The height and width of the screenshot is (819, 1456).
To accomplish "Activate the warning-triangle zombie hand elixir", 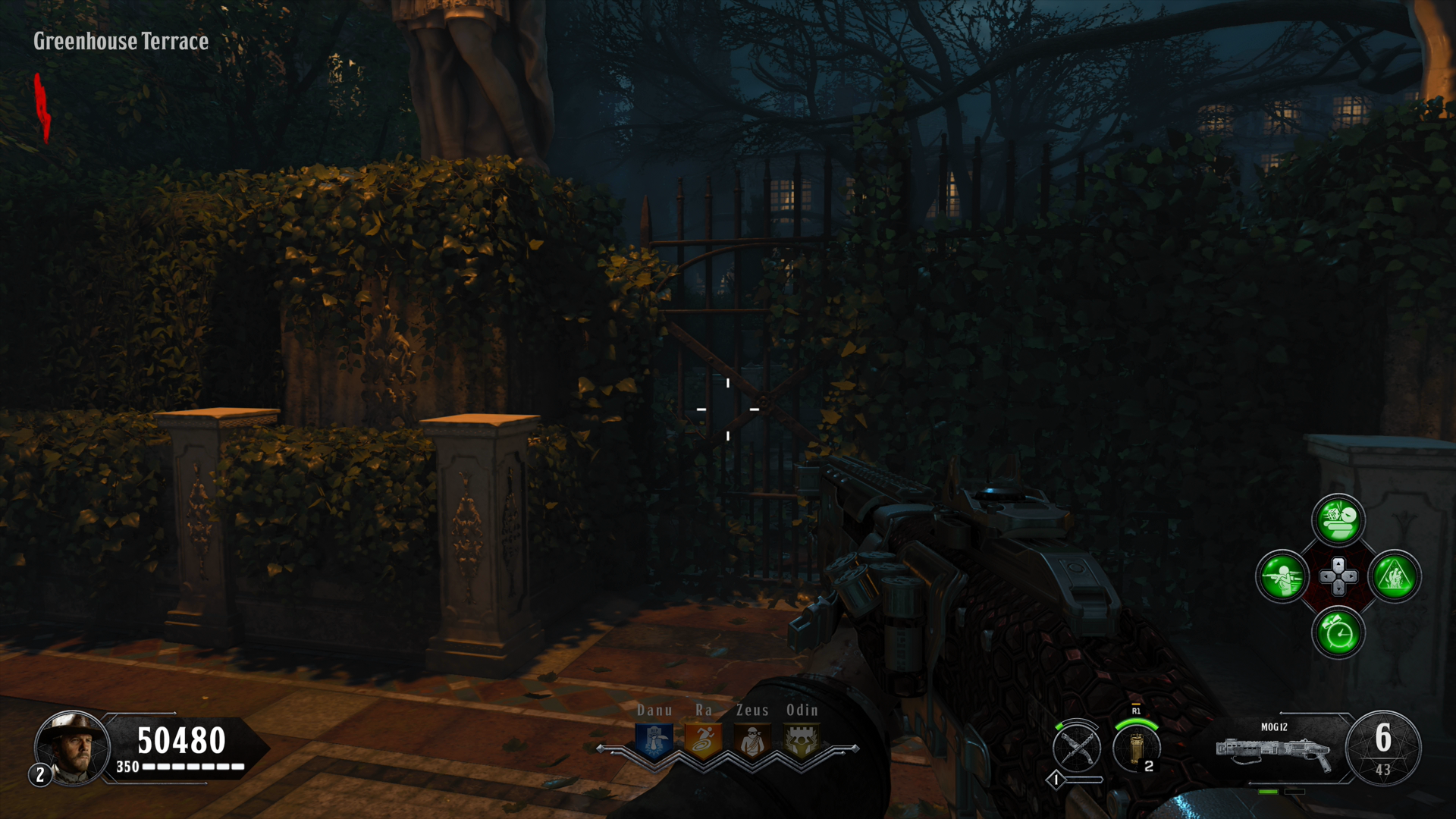I will coord(1395,576).
